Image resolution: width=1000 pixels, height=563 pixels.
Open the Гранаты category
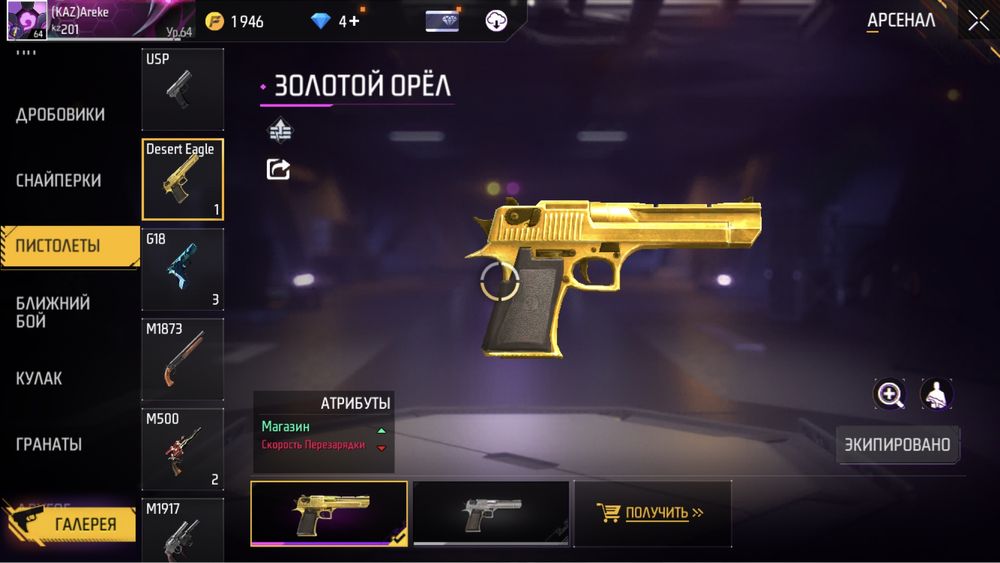pos(49,444)
